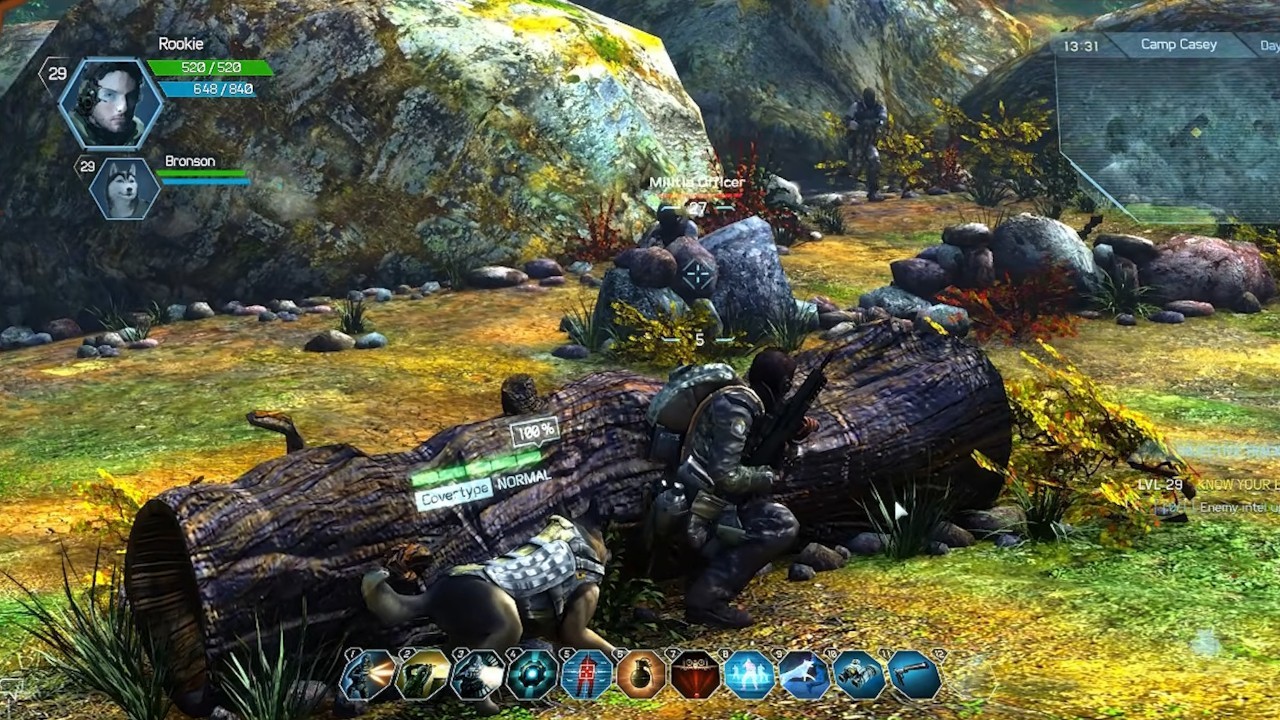This screenshot has width=1280, height=720.
Task: Trigger the soldier with white flash ability
Action: point(477,674)
